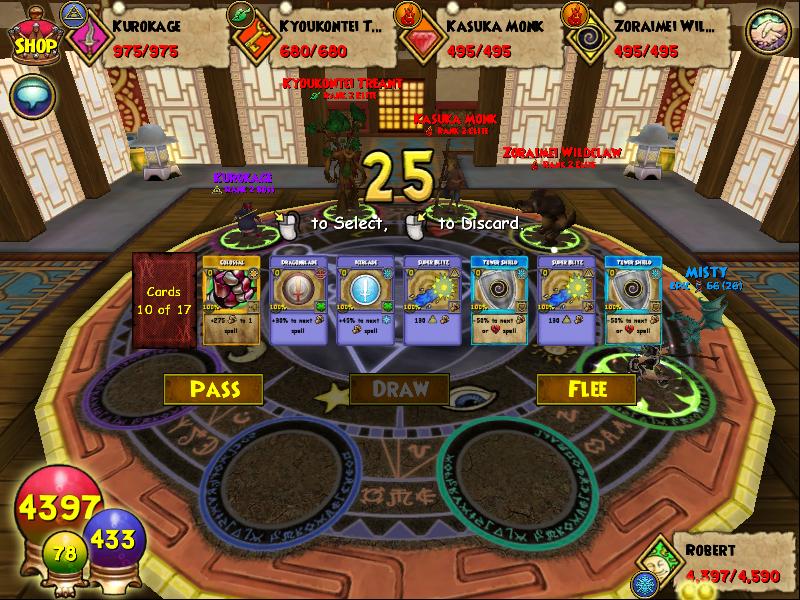800x600 pixels.
Task: Open the chat bubble menu
Action: (x=29, y=95)
